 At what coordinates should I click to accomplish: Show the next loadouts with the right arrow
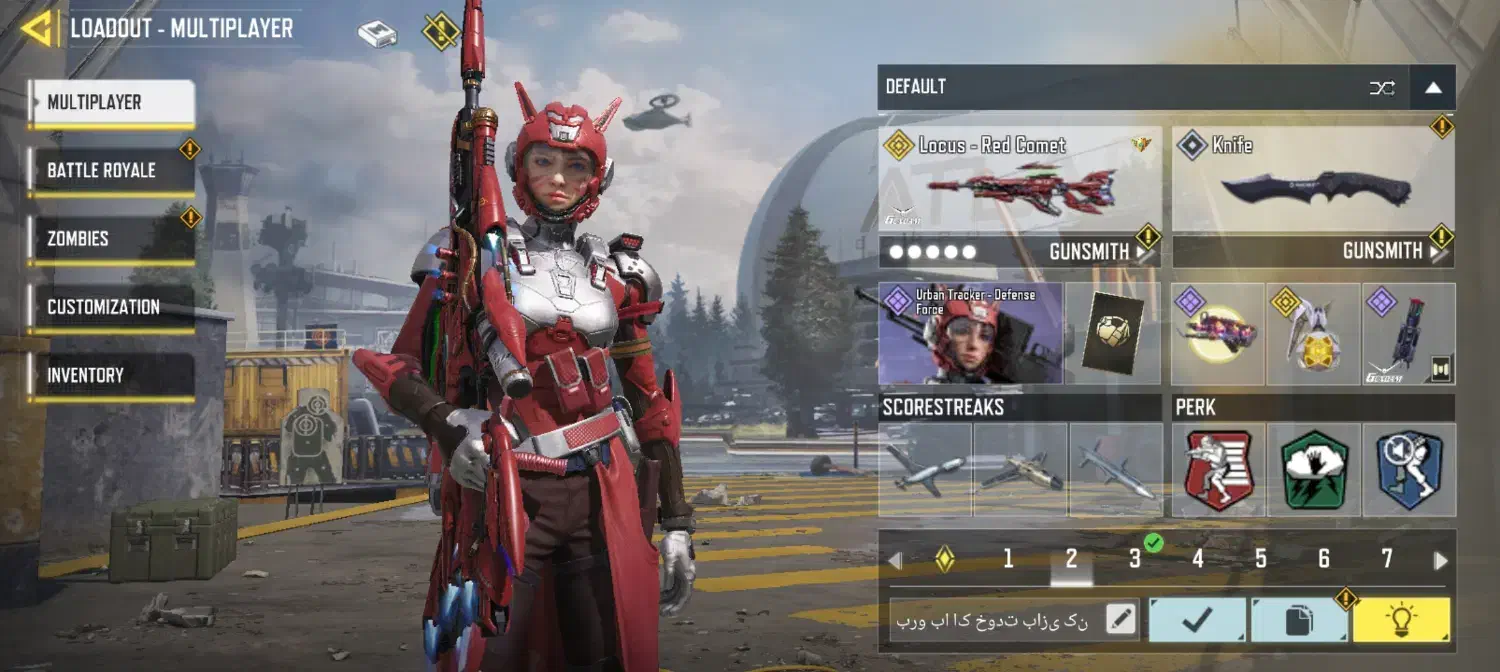point(1441,560)
